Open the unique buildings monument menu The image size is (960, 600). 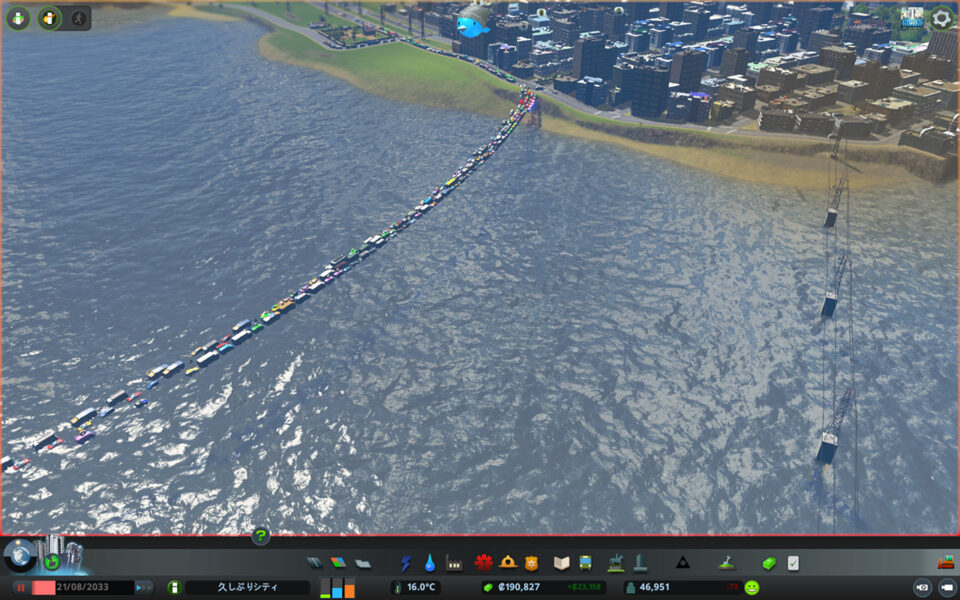point(640,563)
